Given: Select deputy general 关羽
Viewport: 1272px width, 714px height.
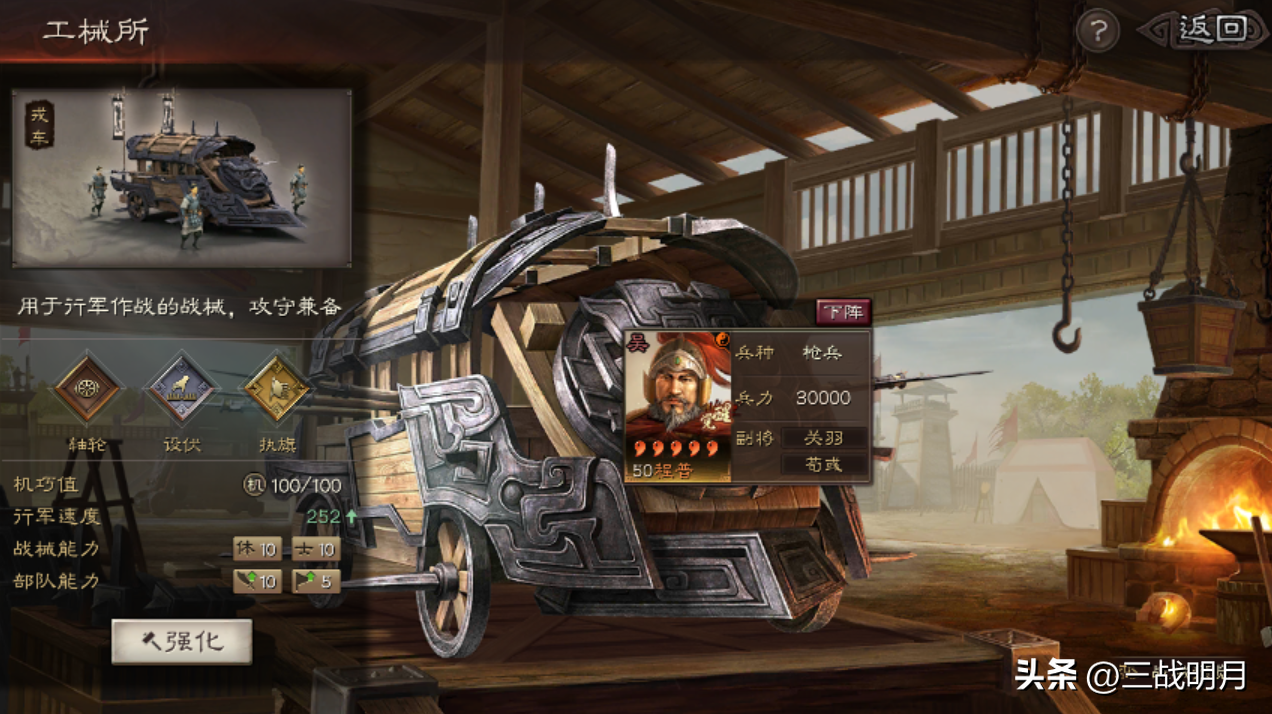Looking at the screenshot, I should (x=823, y=438).
